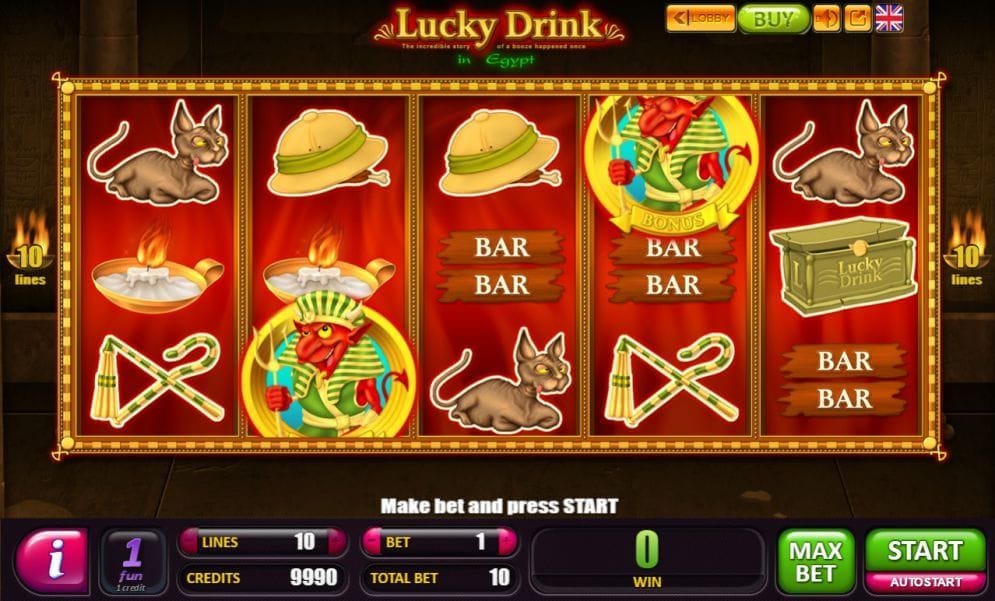995x601 pixels.
Task: Change language via the UK flag
Action: [889, 18]
